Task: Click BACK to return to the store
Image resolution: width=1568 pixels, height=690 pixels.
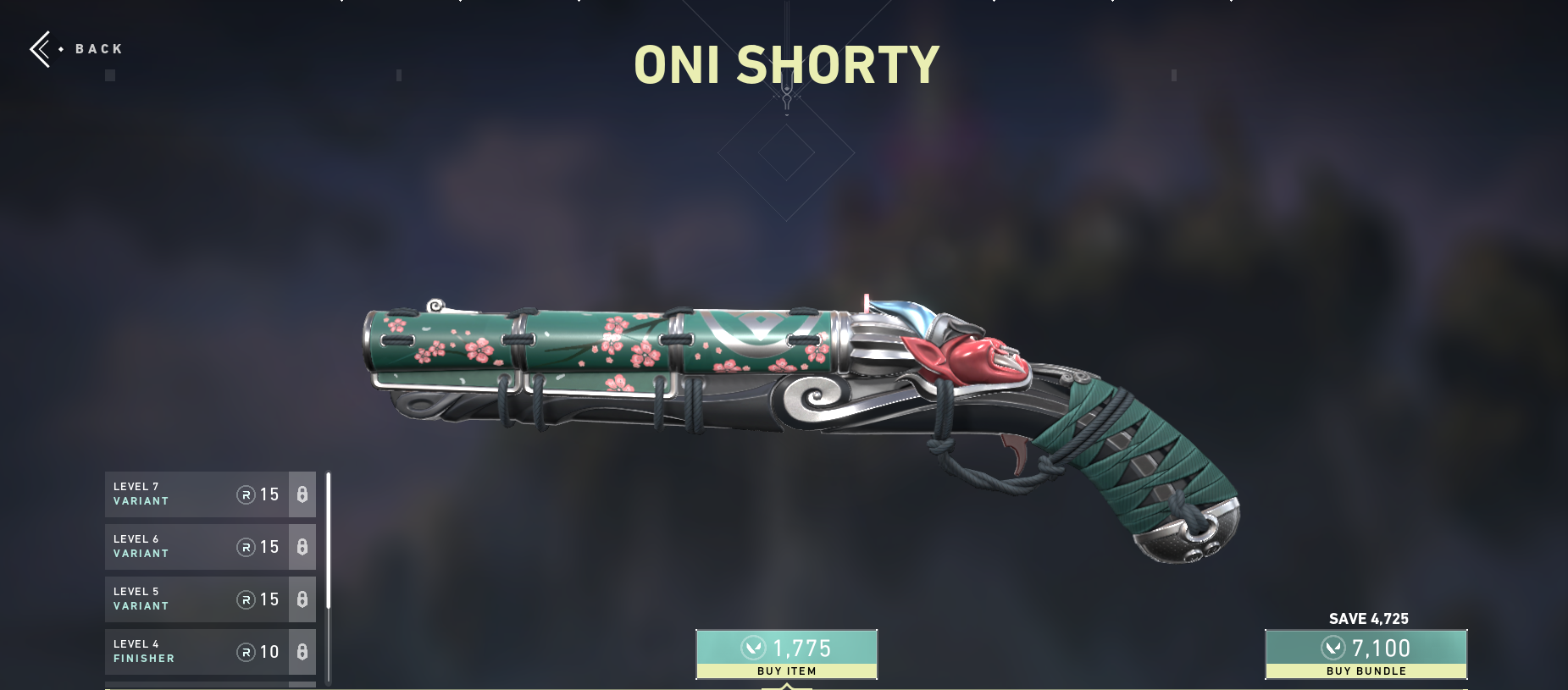Action: click(96, 49)
